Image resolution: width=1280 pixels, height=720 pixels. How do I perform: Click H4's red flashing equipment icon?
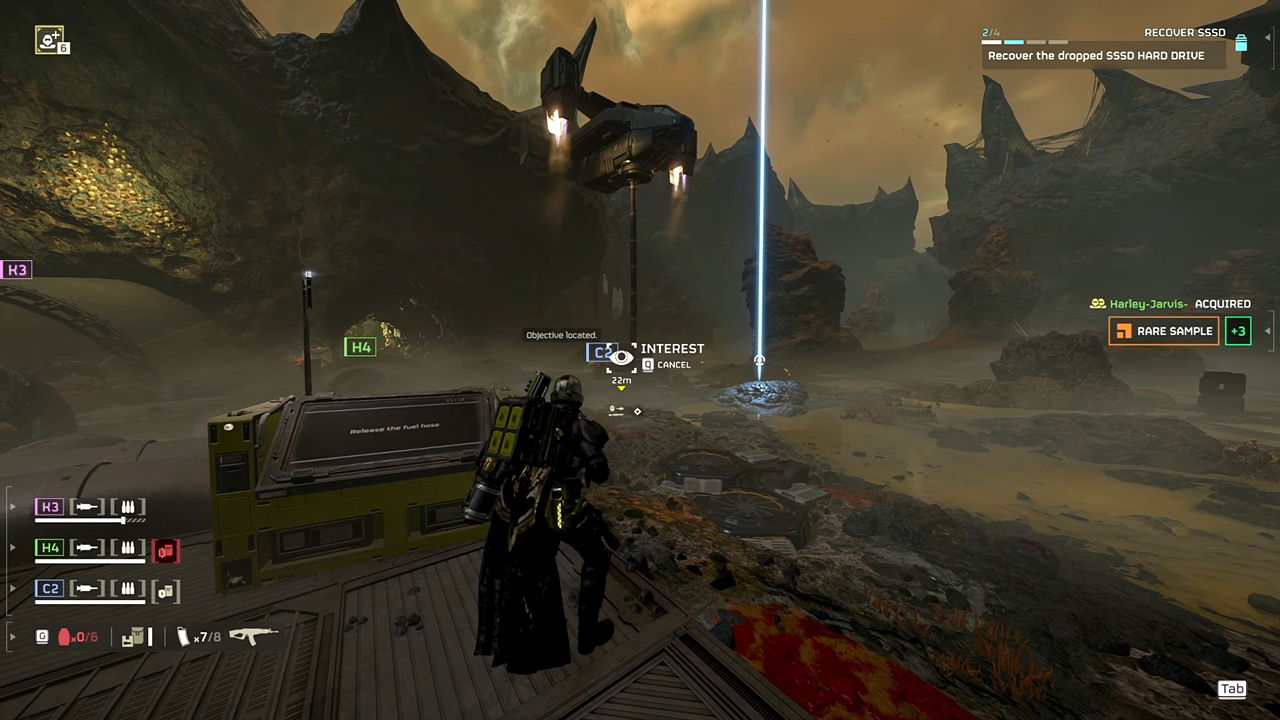167,551
